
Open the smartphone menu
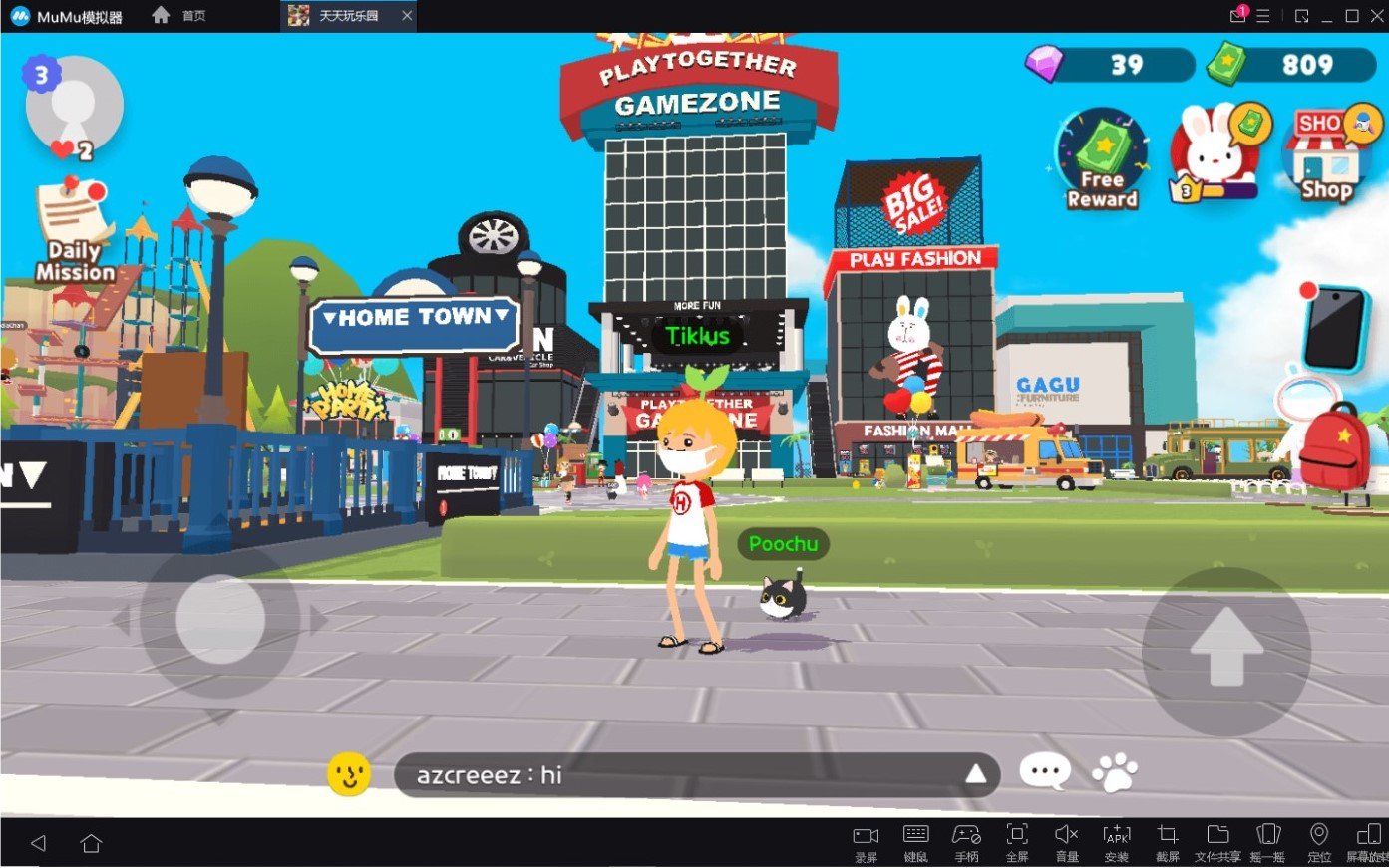tap(1336, 328)
